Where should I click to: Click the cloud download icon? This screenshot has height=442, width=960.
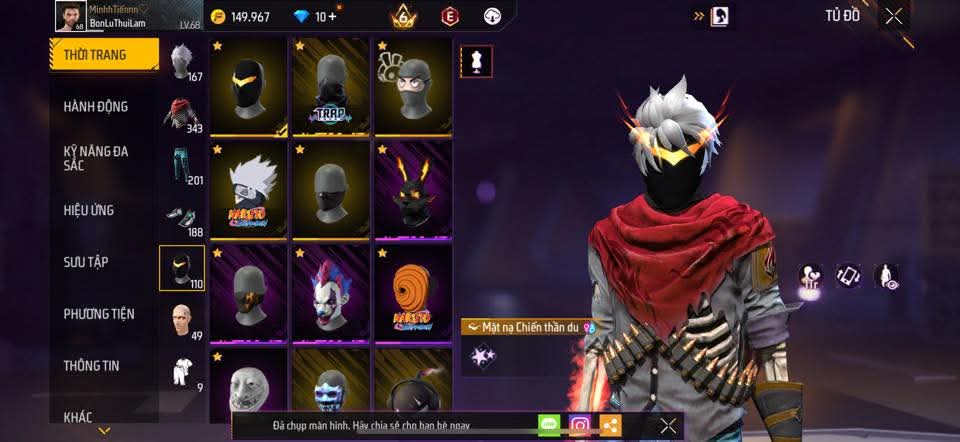(x=491, y=16)
